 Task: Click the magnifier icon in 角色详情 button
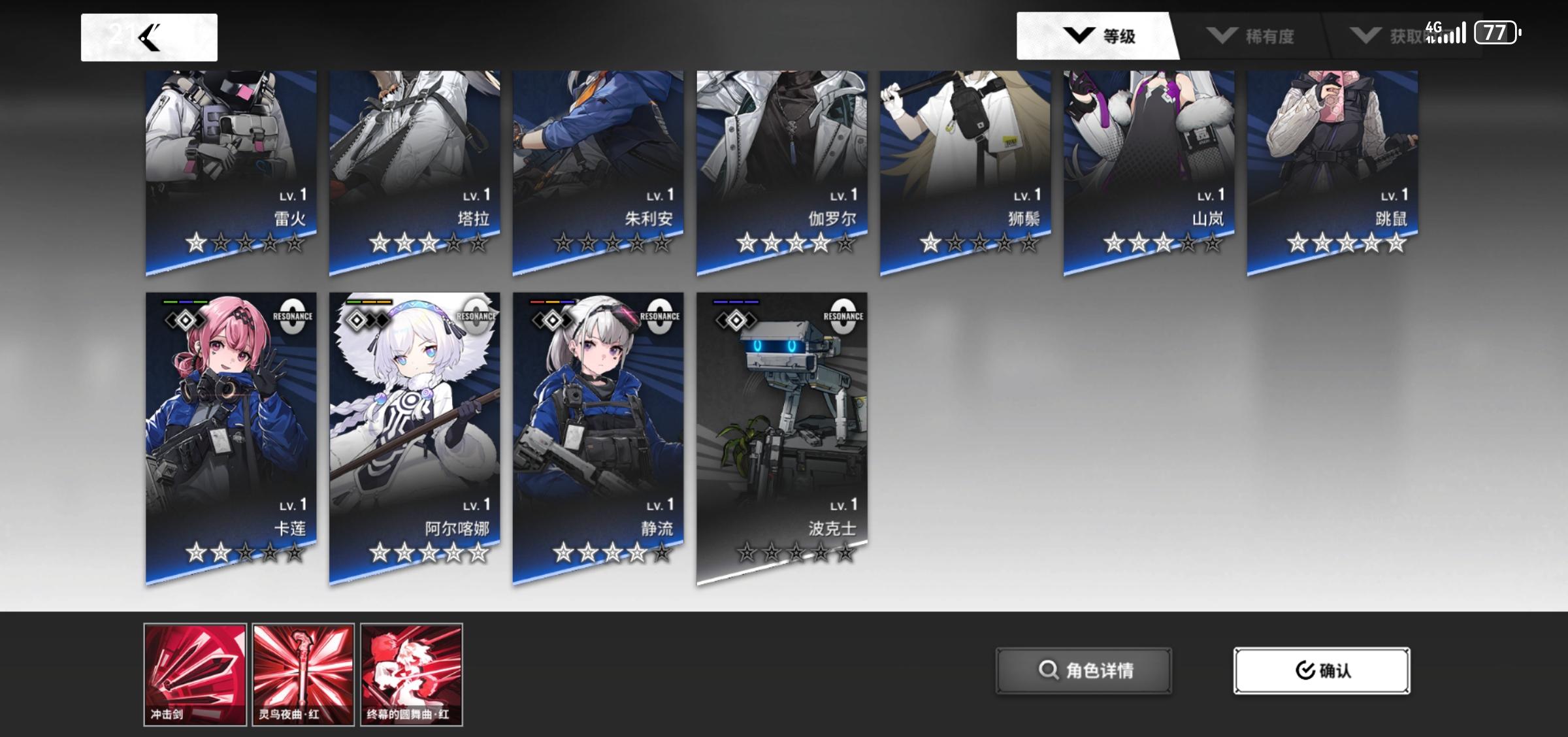click(x=1051, y=670)
